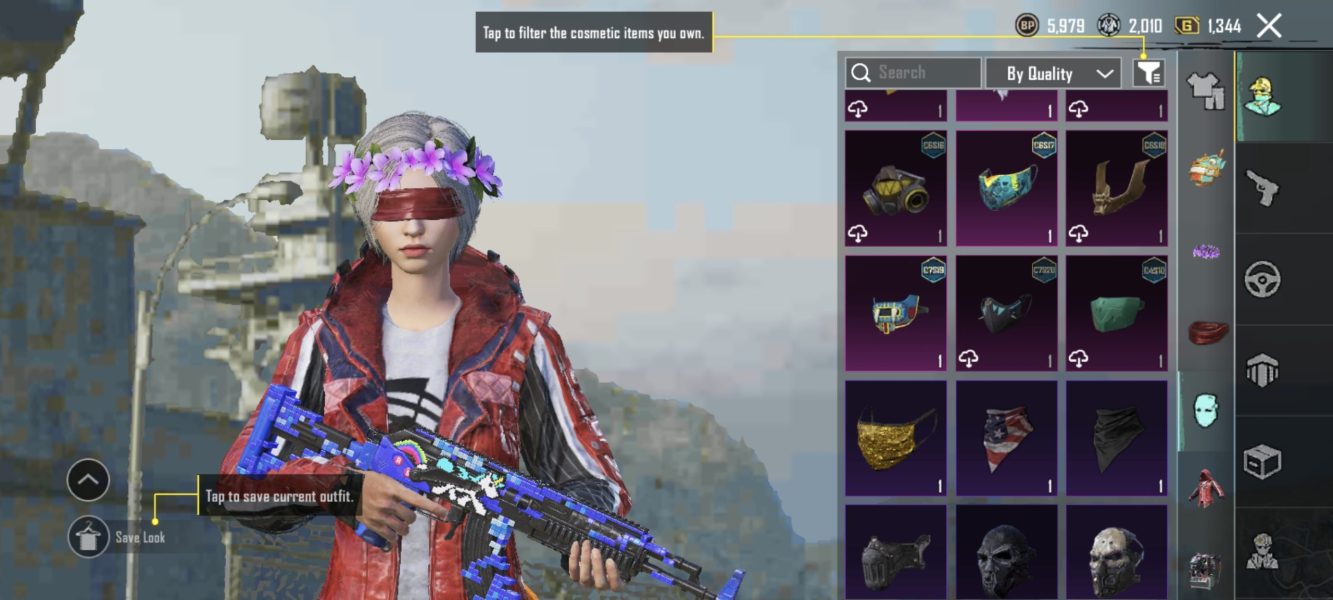Click the Search field for cosmetics
1333x600 pixels.
pyautogui.click(x=913, y=73)
